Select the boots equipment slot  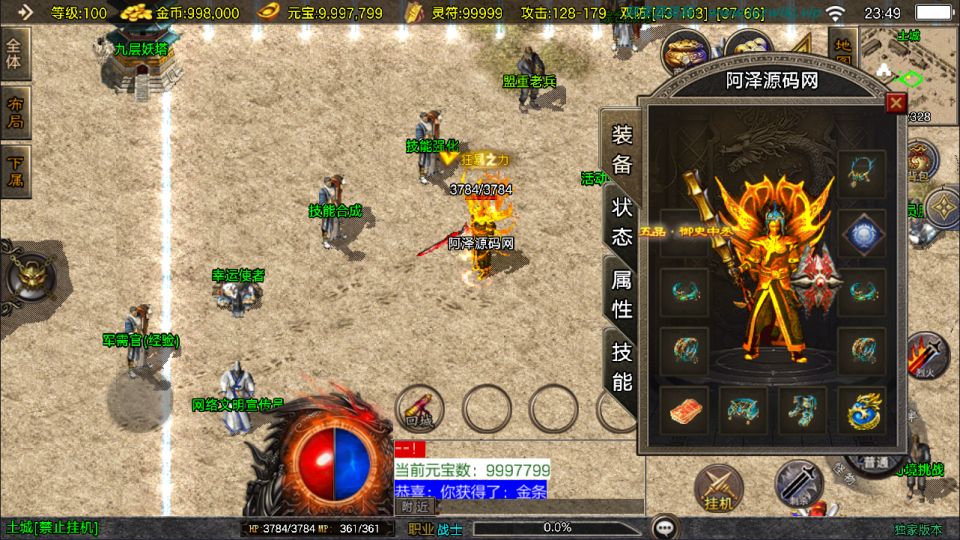[803, 411]
